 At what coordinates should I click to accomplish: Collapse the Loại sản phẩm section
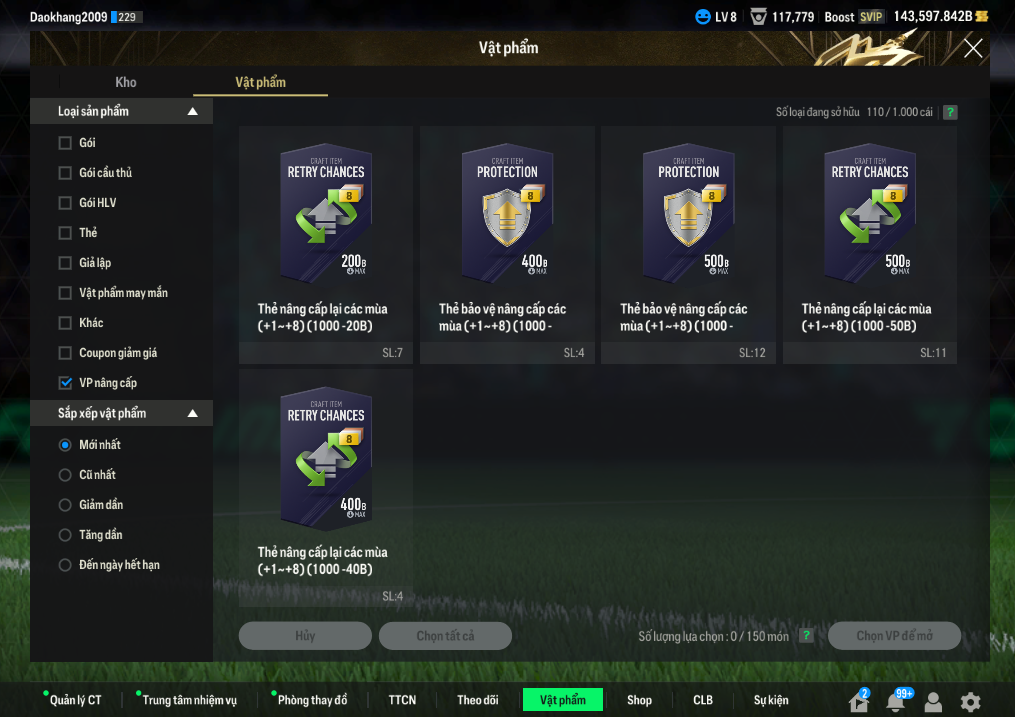point(193,111)
